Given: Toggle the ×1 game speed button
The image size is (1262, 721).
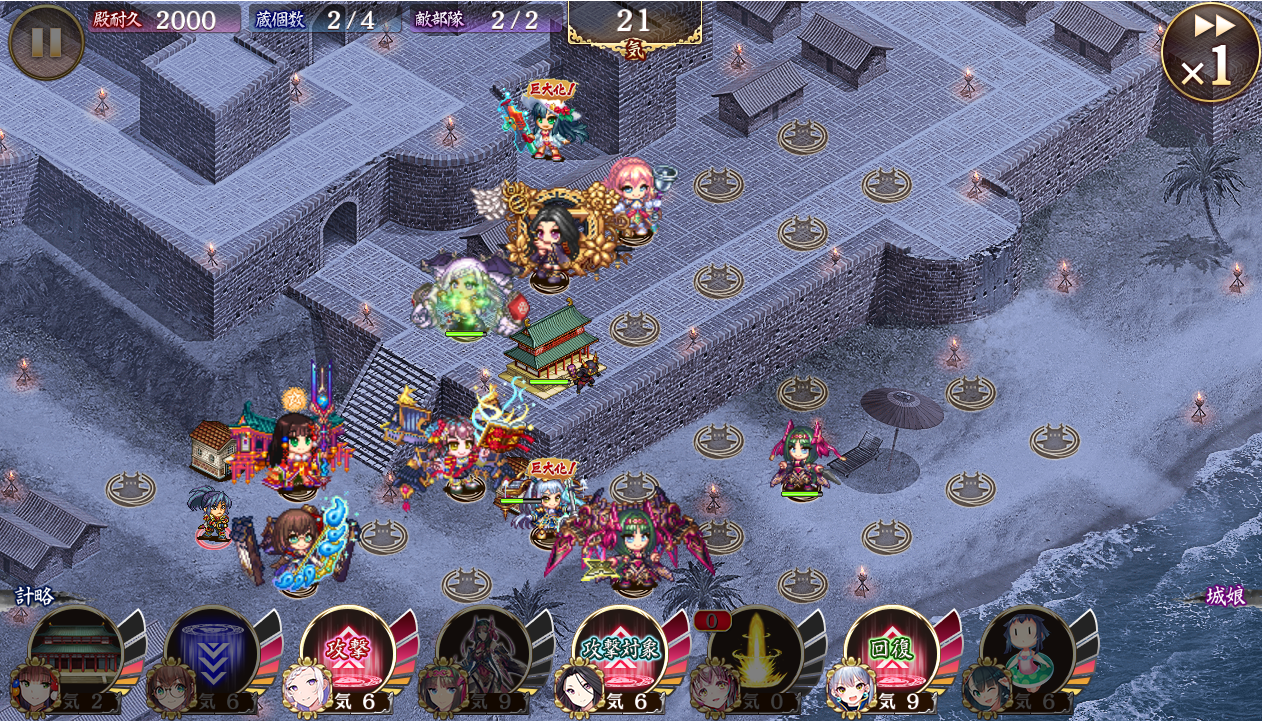Looking at the screenshot, I should (1209, 52).
